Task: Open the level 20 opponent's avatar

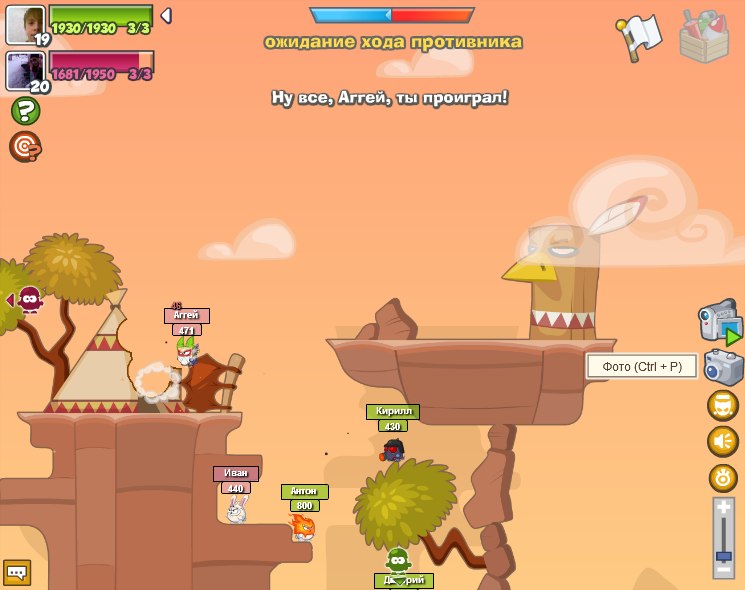Action: tap(24, 70)
